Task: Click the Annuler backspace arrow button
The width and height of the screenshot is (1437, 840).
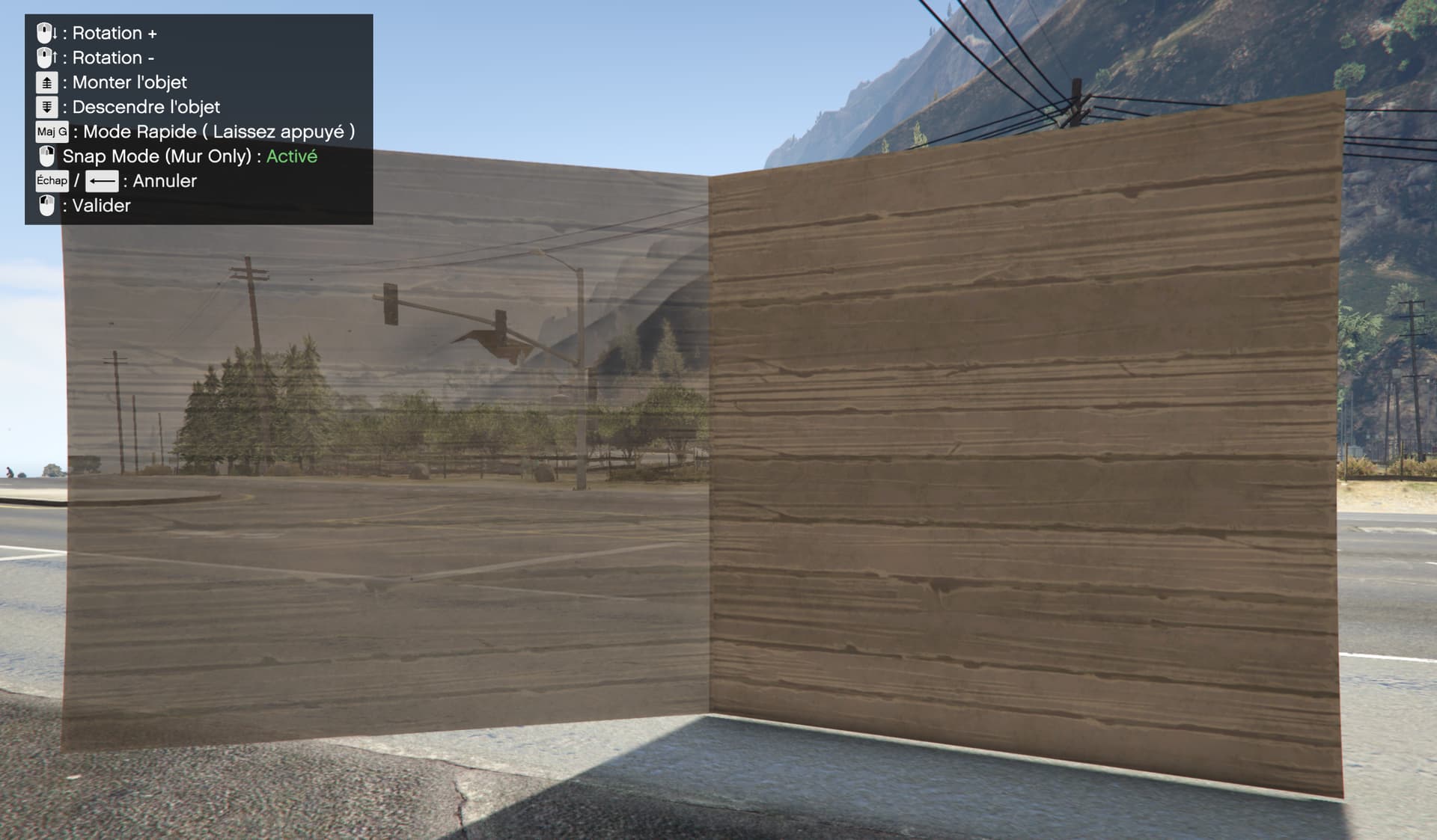Action: pos(103,180)
